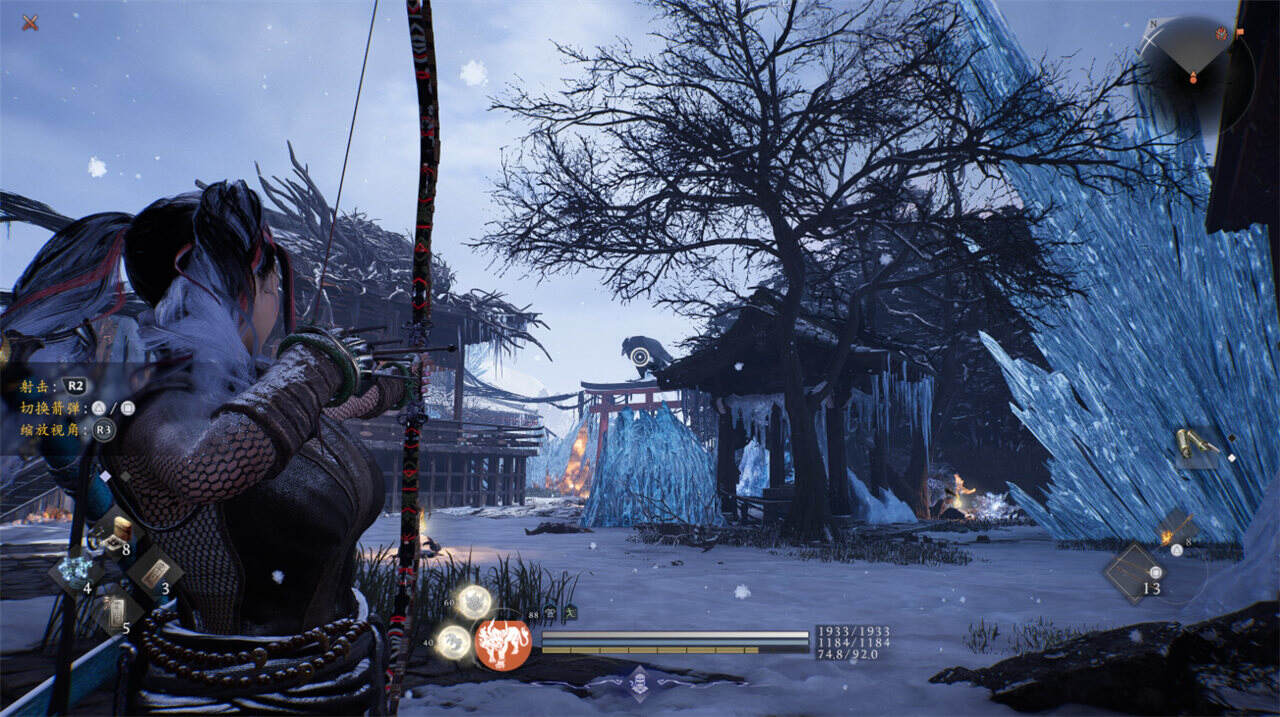Trigger the glowing spirit orb labeled 60
Viewport: 1280px width, 717px height.
point(474,602)
